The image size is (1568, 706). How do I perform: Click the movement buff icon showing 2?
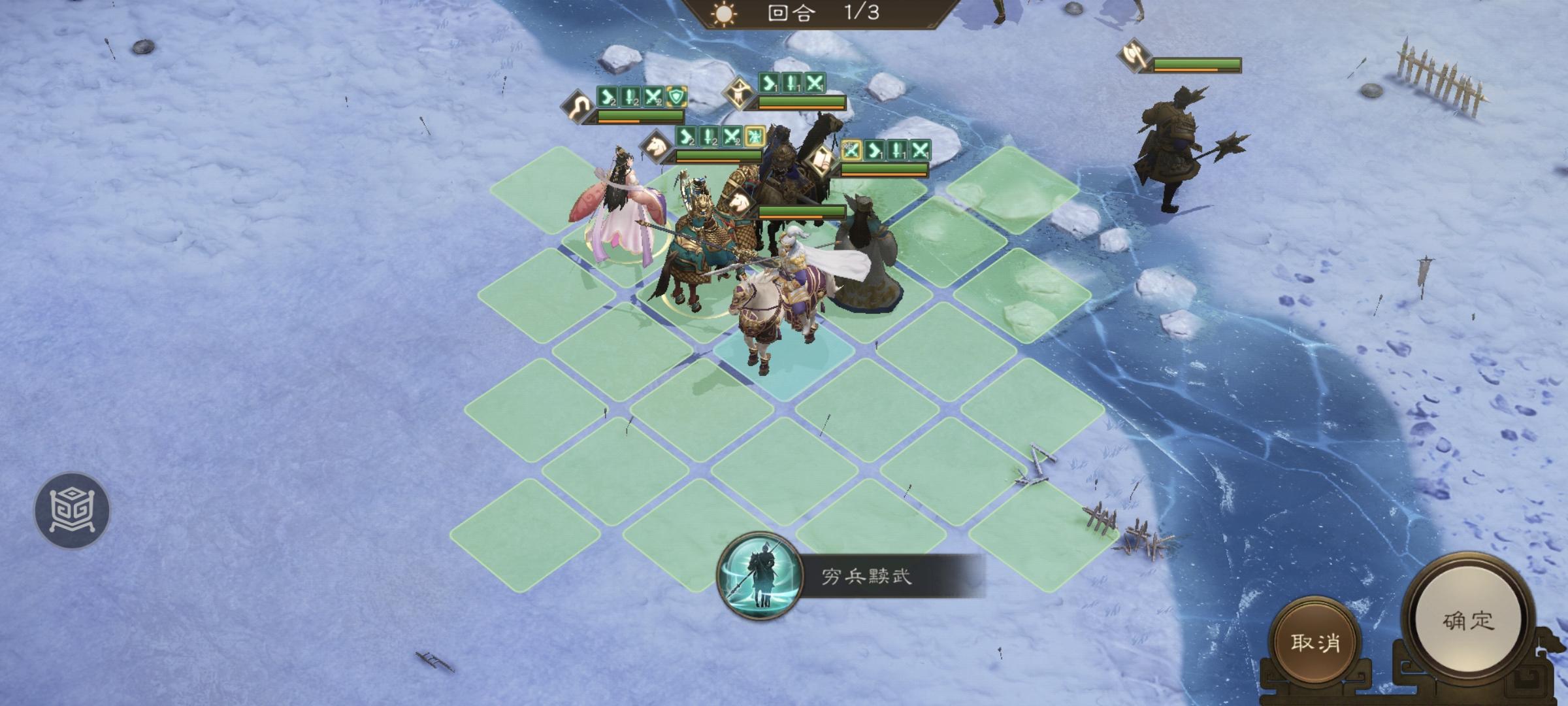coord(608,97)
